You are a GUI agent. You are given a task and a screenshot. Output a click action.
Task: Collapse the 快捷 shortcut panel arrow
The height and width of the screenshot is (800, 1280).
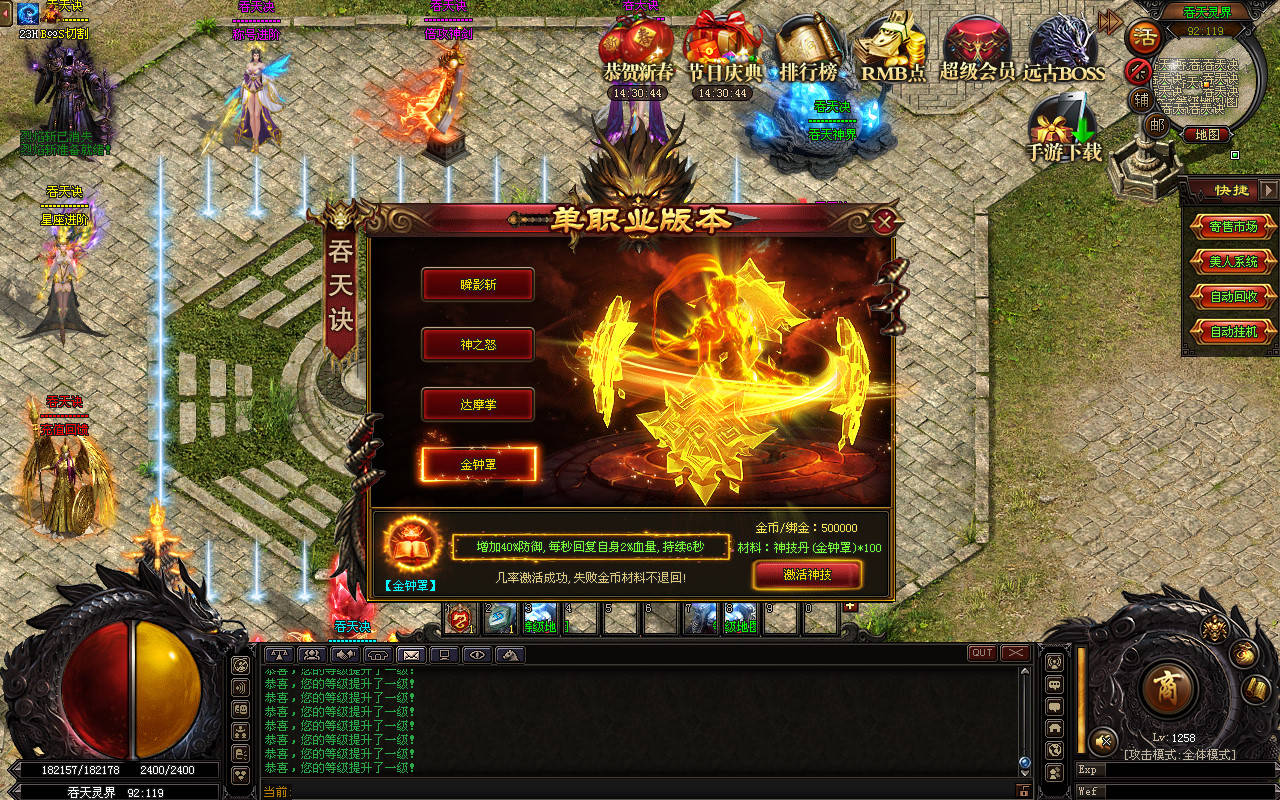pos(1268,190)
